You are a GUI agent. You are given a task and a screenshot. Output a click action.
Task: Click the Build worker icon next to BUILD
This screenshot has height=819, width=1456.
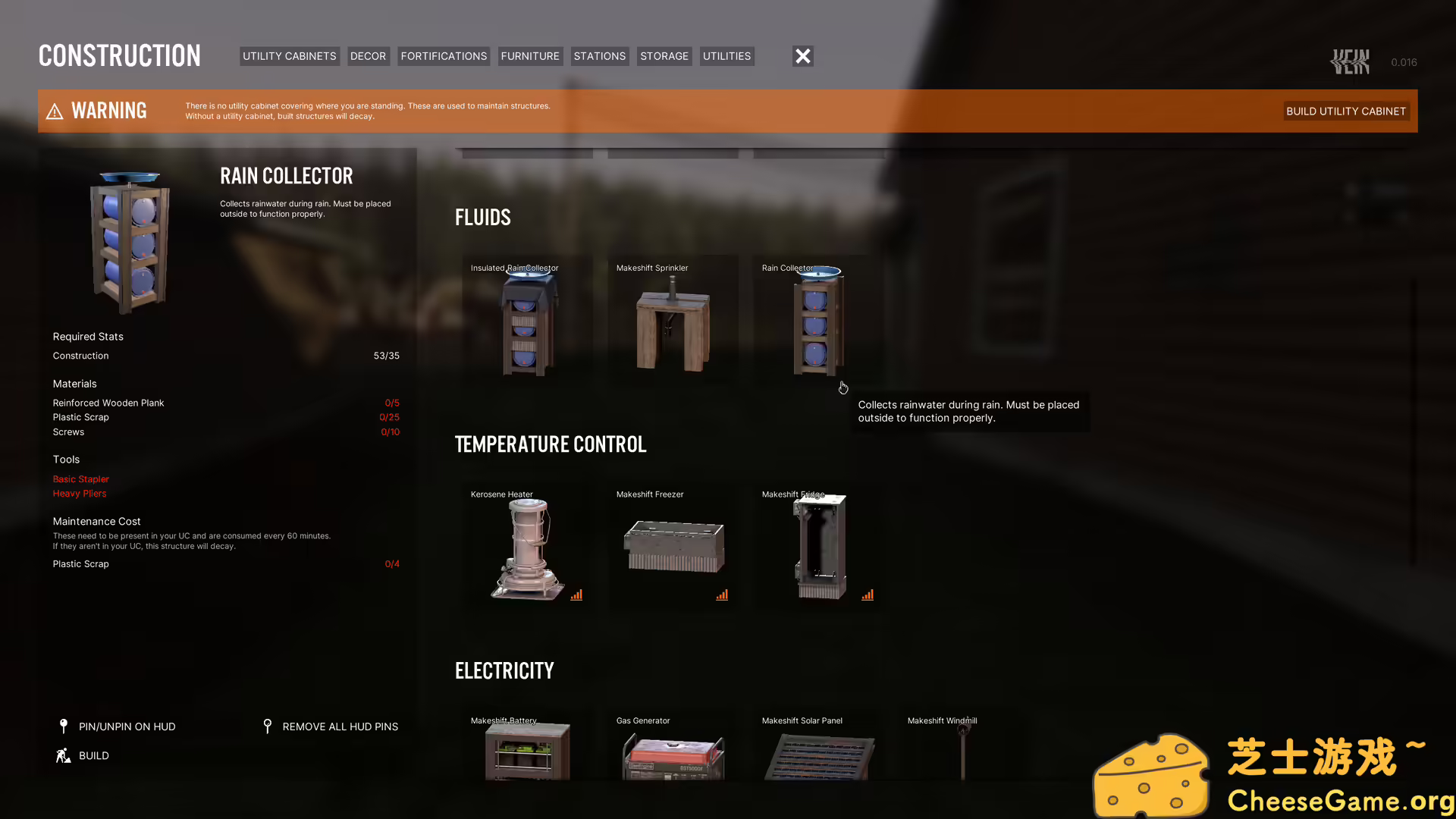[x=63, y=755]
